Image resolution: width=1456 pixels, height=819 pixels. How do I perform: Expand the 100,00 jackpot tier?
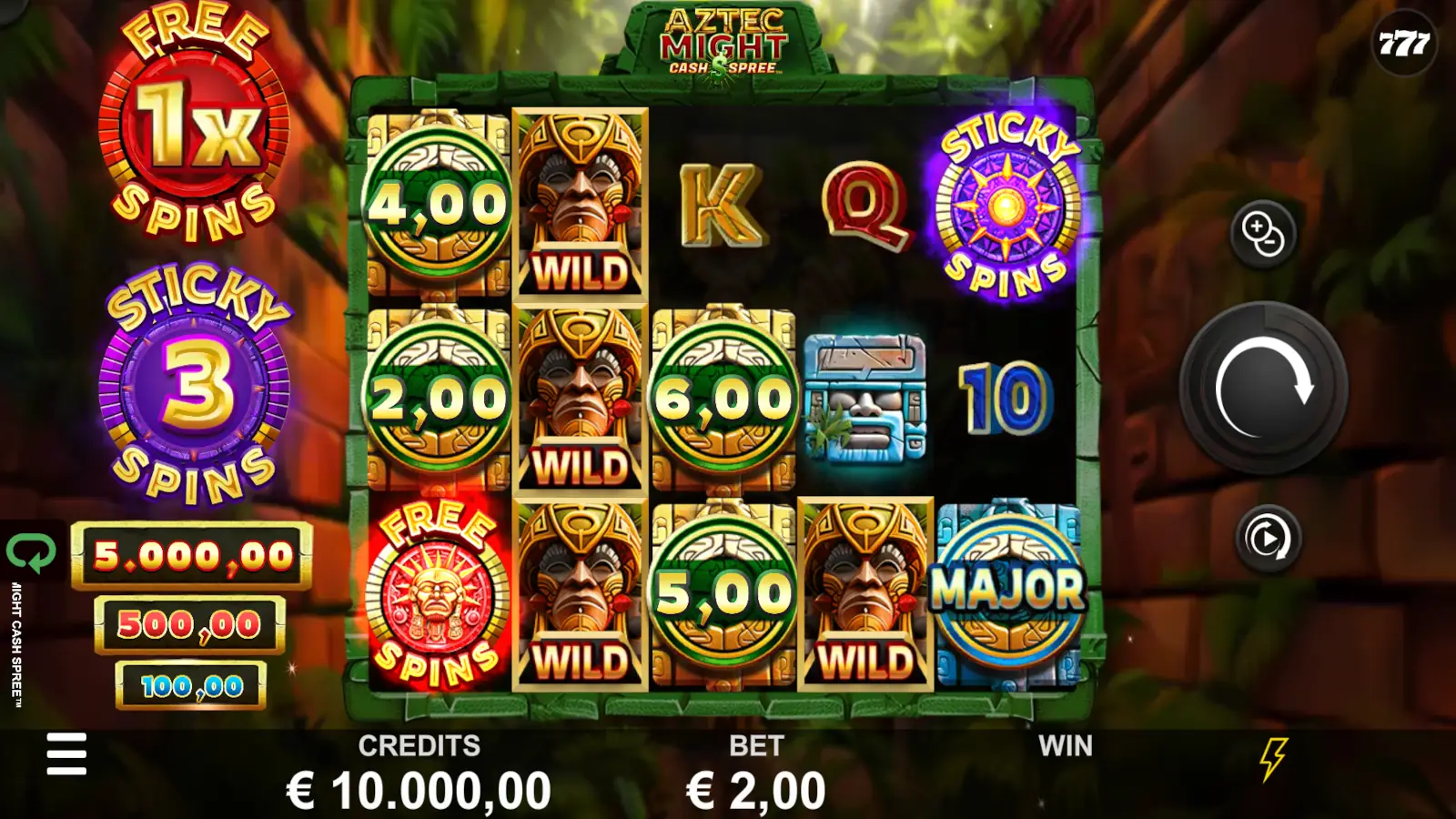191,687
